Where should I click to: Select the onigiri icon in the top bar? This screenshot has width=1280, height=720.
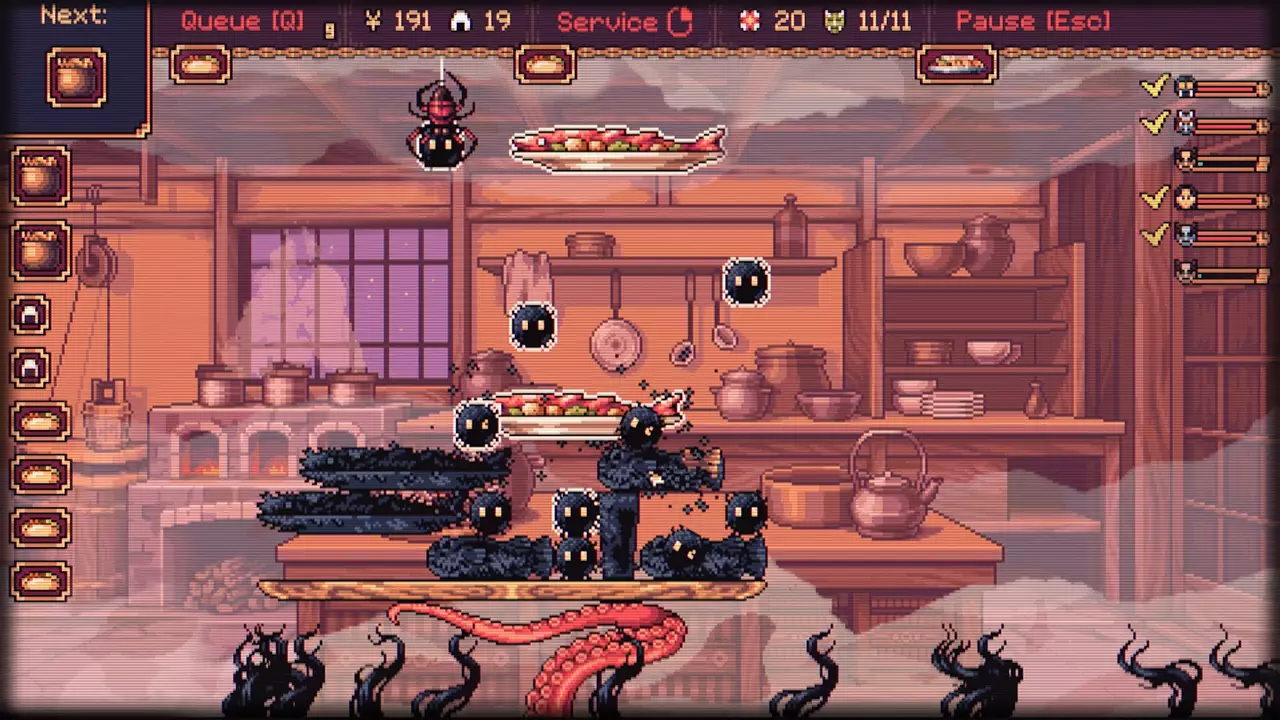tap(459, 20)
